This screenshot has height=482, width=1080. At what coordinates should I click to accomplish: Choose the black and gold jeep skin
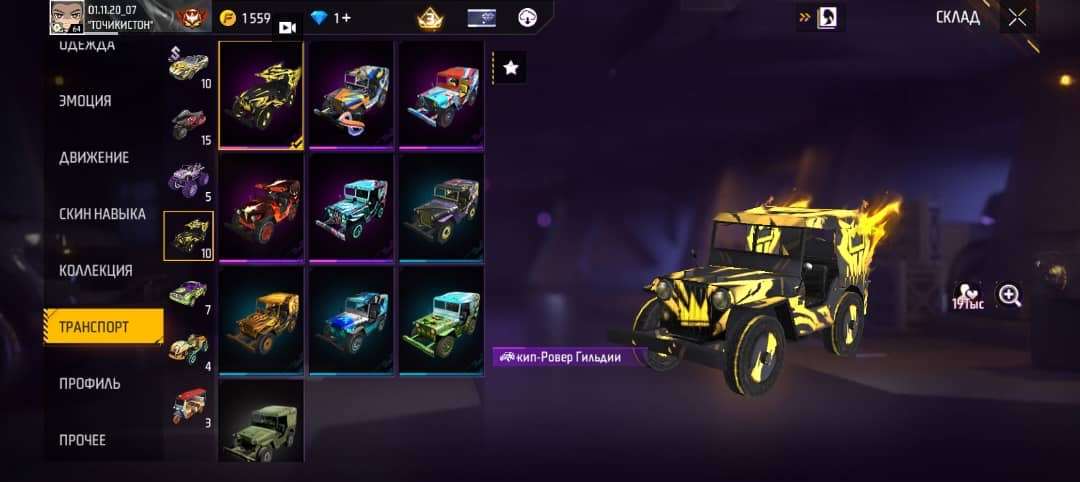point(261,96)
